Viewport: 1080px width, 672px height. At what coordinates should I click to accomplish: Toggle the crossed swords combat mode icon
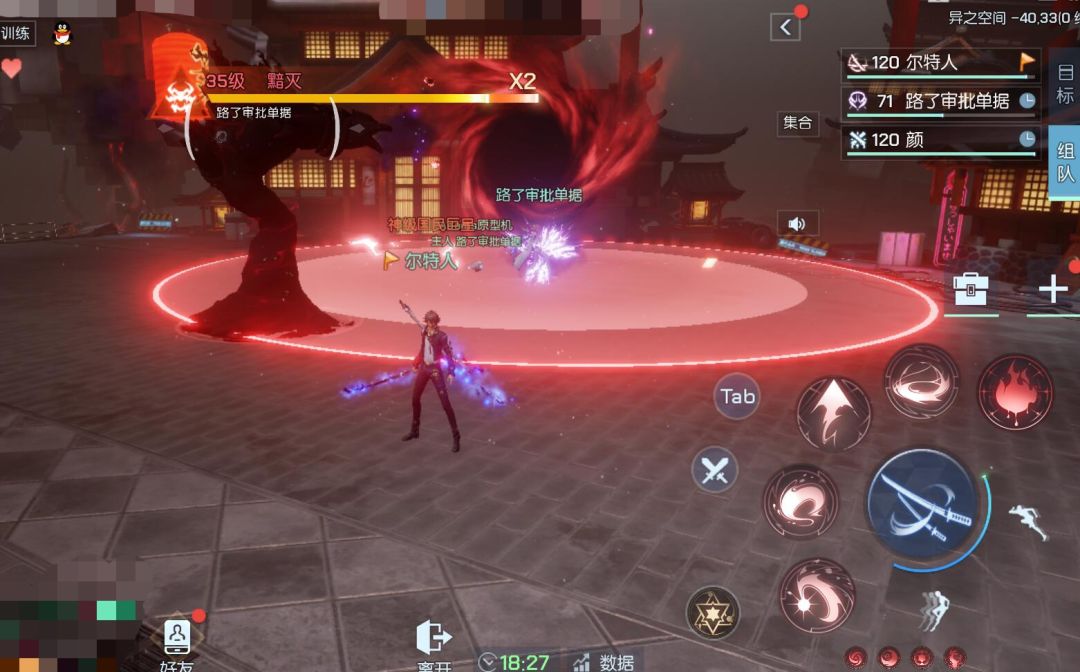[714, 469]
